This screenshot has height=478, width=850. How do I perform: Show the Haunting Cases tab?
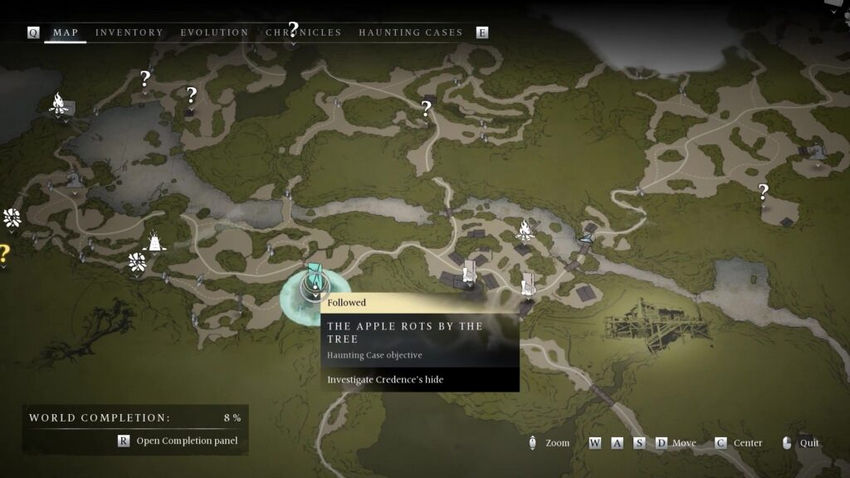point(410,32)
